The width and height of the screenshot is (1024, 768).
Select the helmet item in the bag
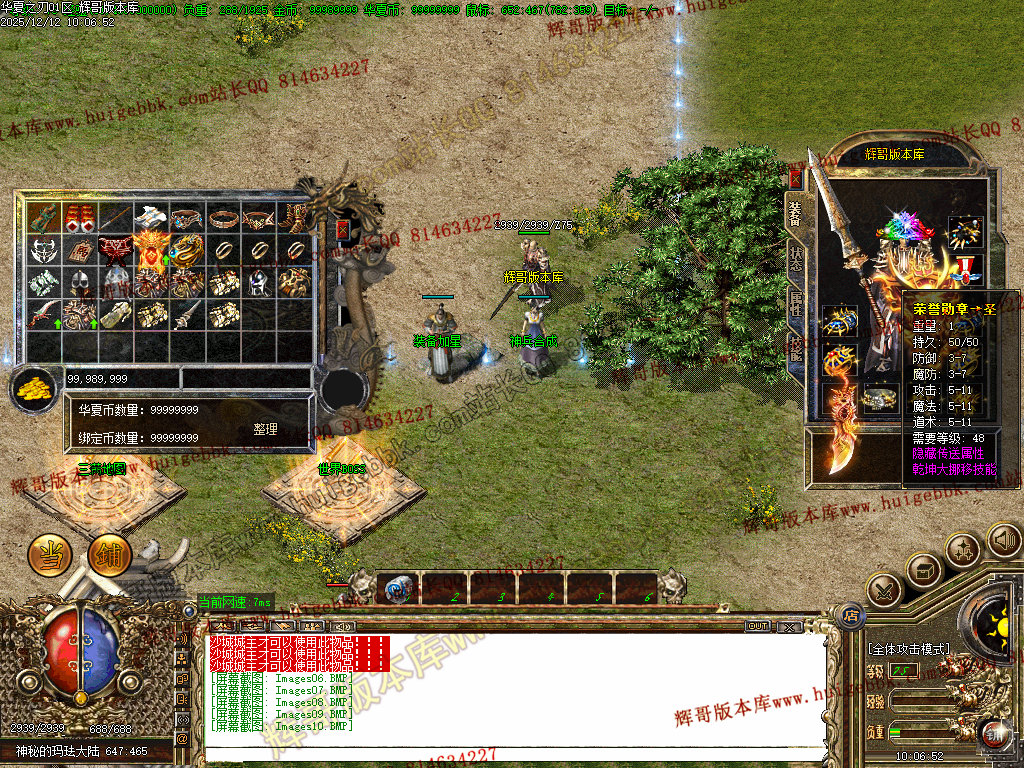[x=79, y=283]
